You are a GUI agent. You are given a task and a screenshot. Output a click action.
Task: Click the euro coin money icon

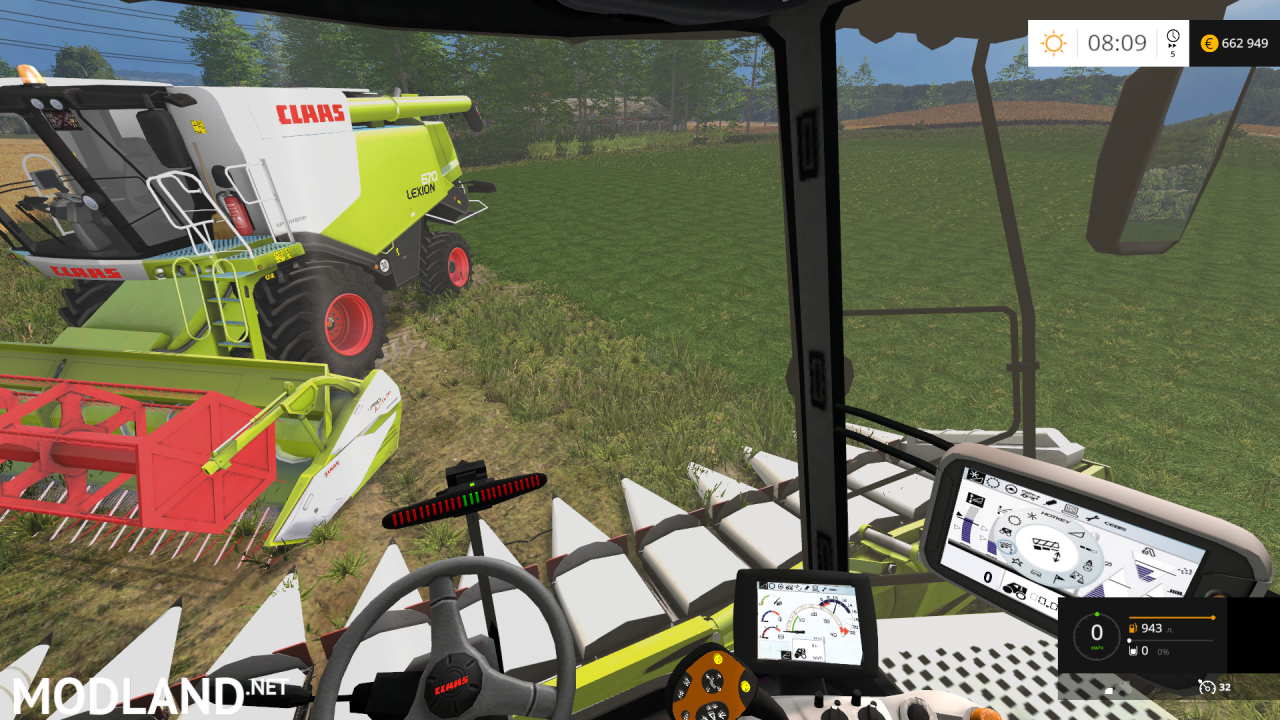[x=1209, y=43]
